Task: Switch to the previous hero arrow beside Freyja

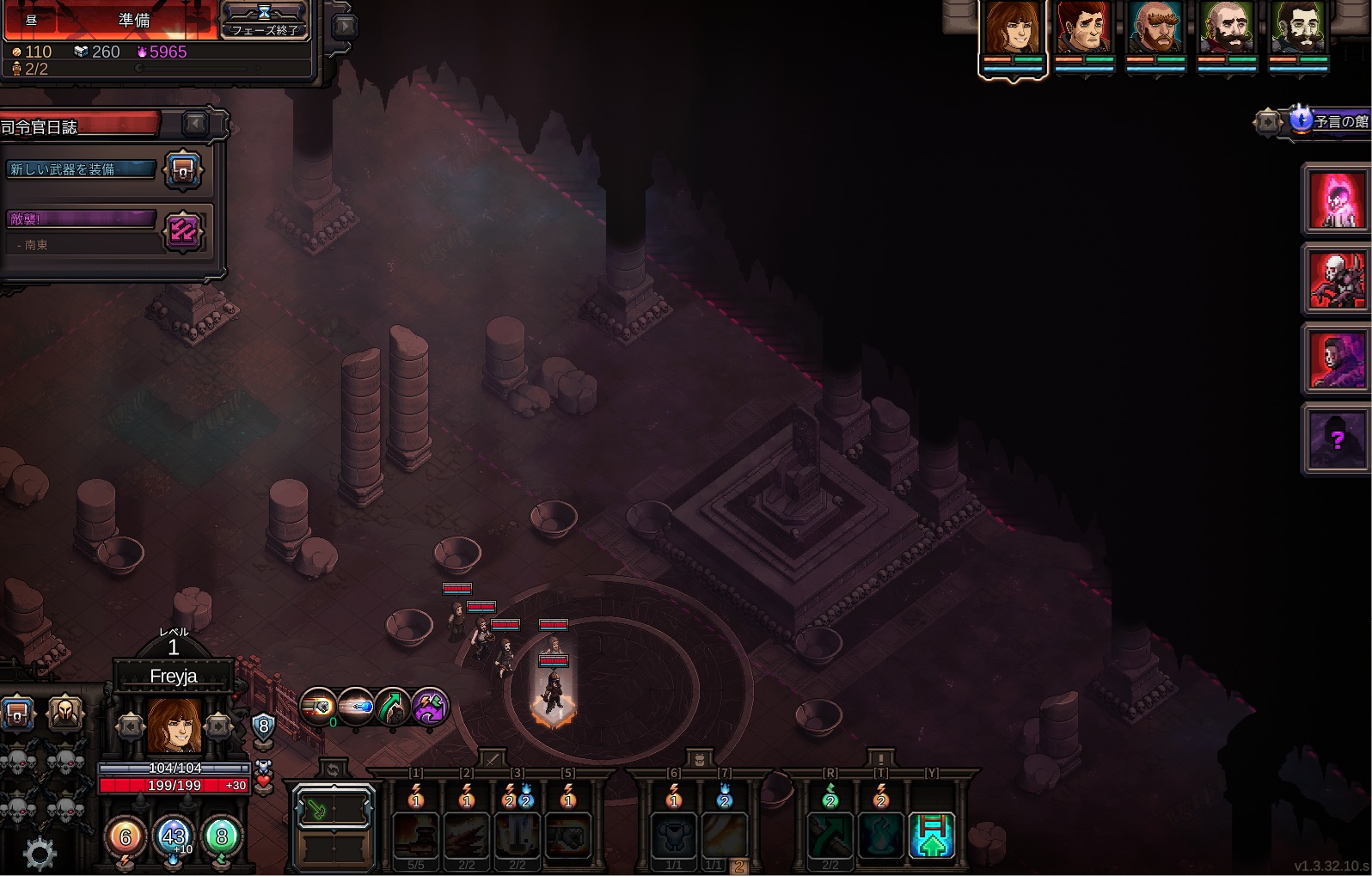Action: coord(131,726)
